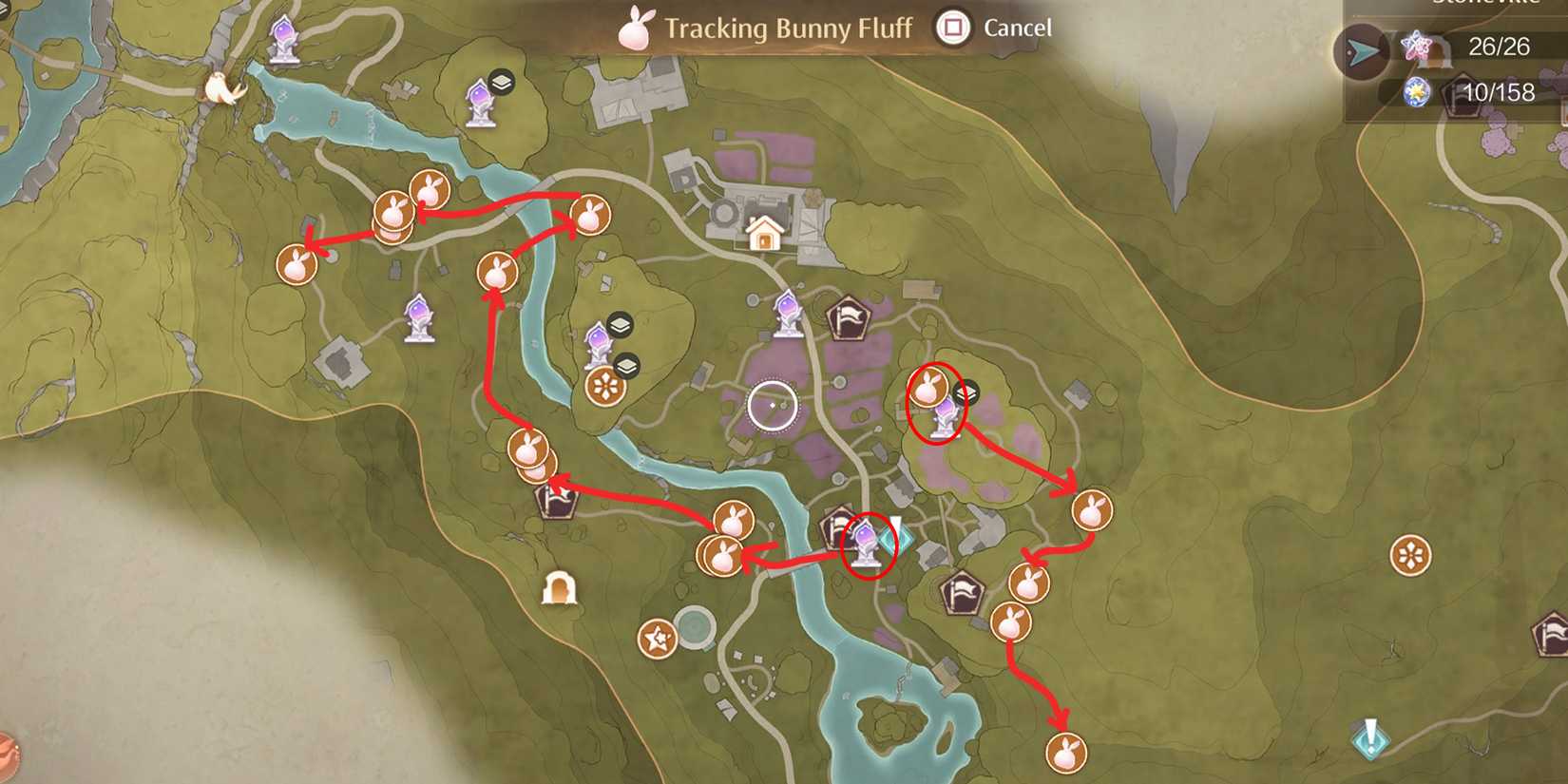
Task: Select the star collectible counter showing 26/26
Action: click(1416, 48)
